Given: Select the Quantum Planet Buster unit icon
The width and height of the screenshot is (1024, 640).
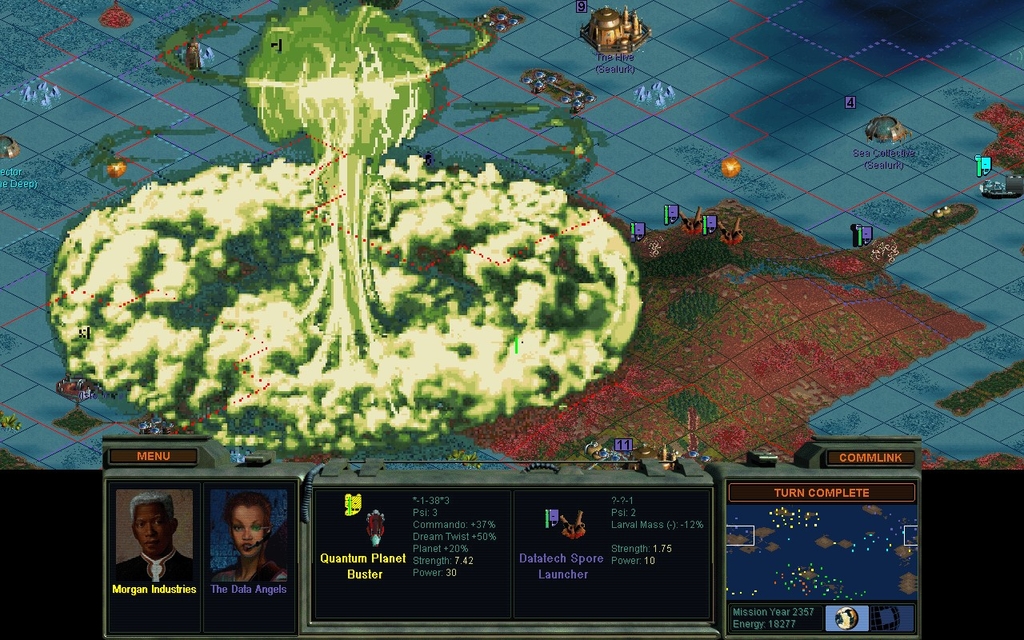Looking at the screenshot, I should [375, 526].
